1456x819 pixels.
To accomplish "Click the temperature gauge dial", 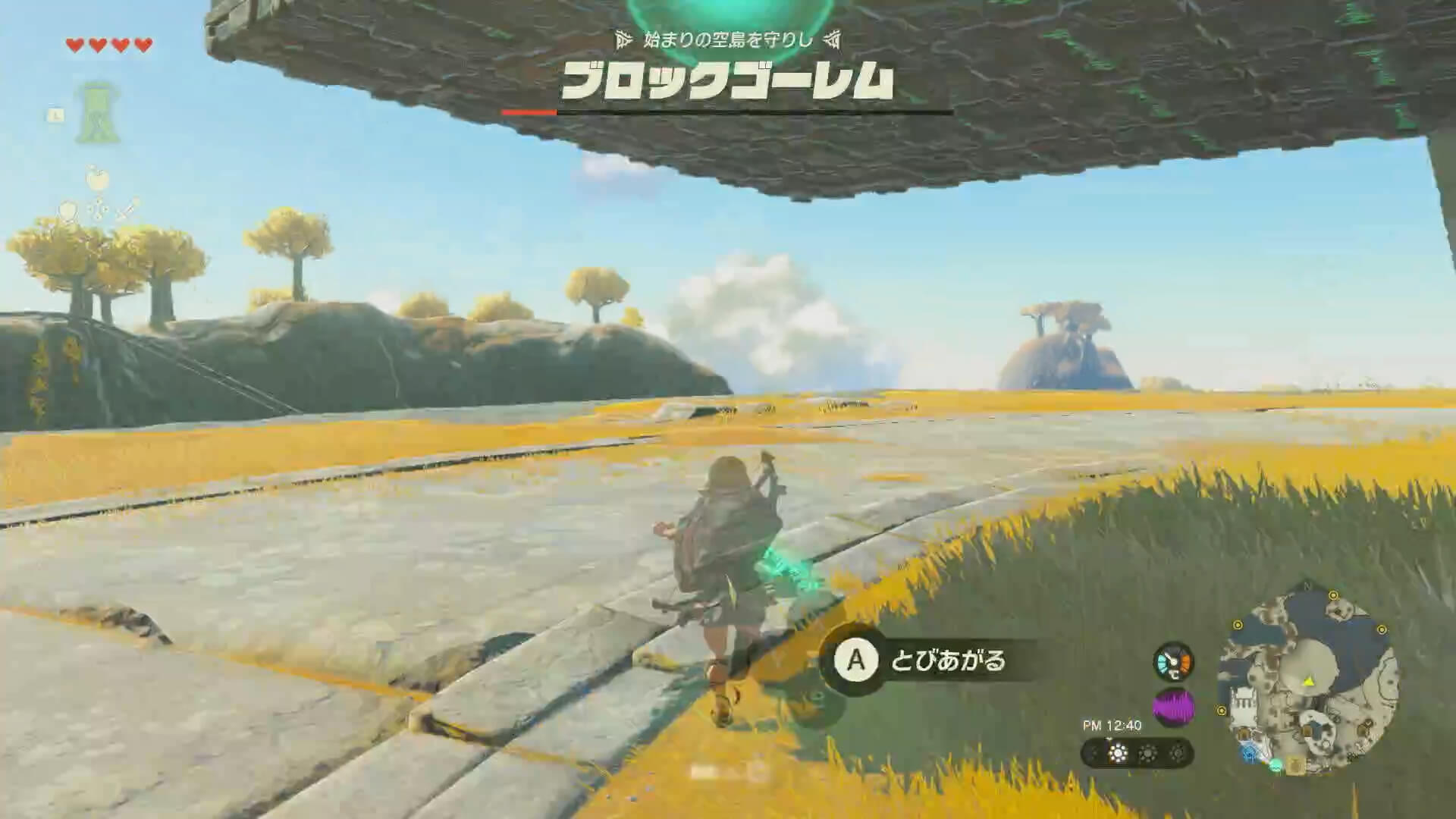I will click(x=1173, y=663).
